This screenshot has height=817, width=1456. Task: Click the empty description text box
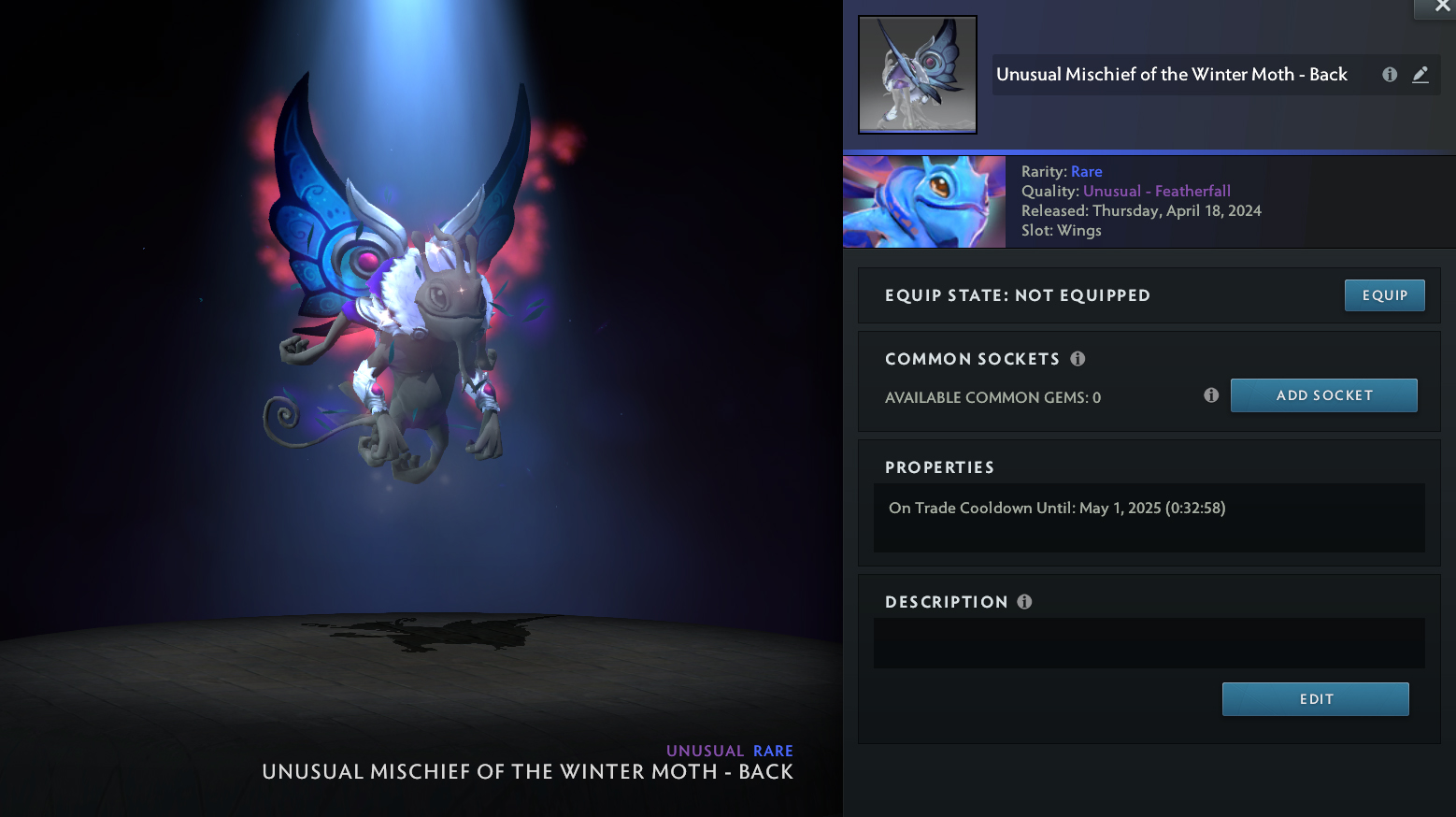pyautogui.click(x=1149, y=643)
